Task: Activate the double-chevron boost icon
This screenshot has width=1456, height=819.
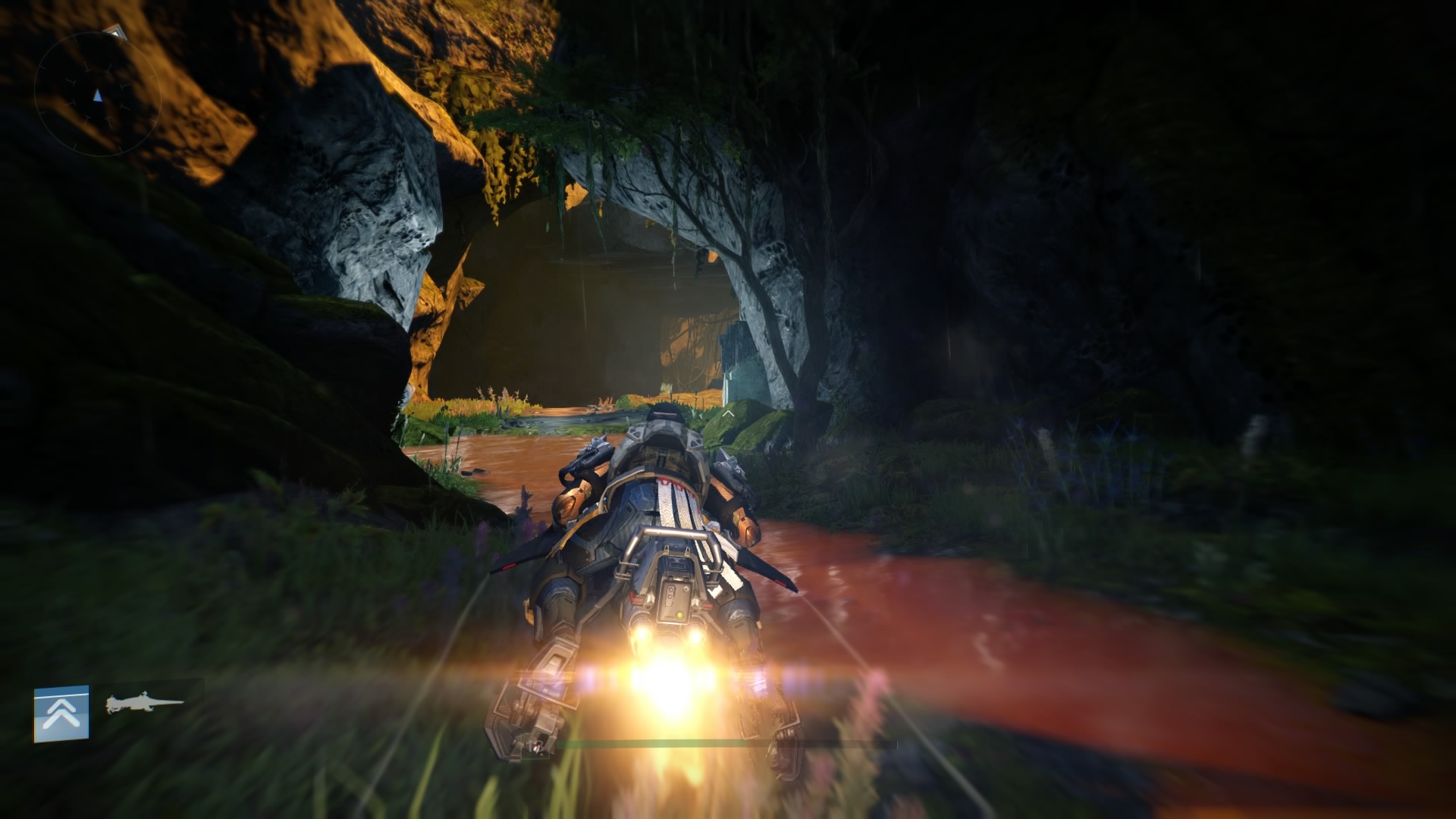Action: pyautogui.click(x=61, y=713)
